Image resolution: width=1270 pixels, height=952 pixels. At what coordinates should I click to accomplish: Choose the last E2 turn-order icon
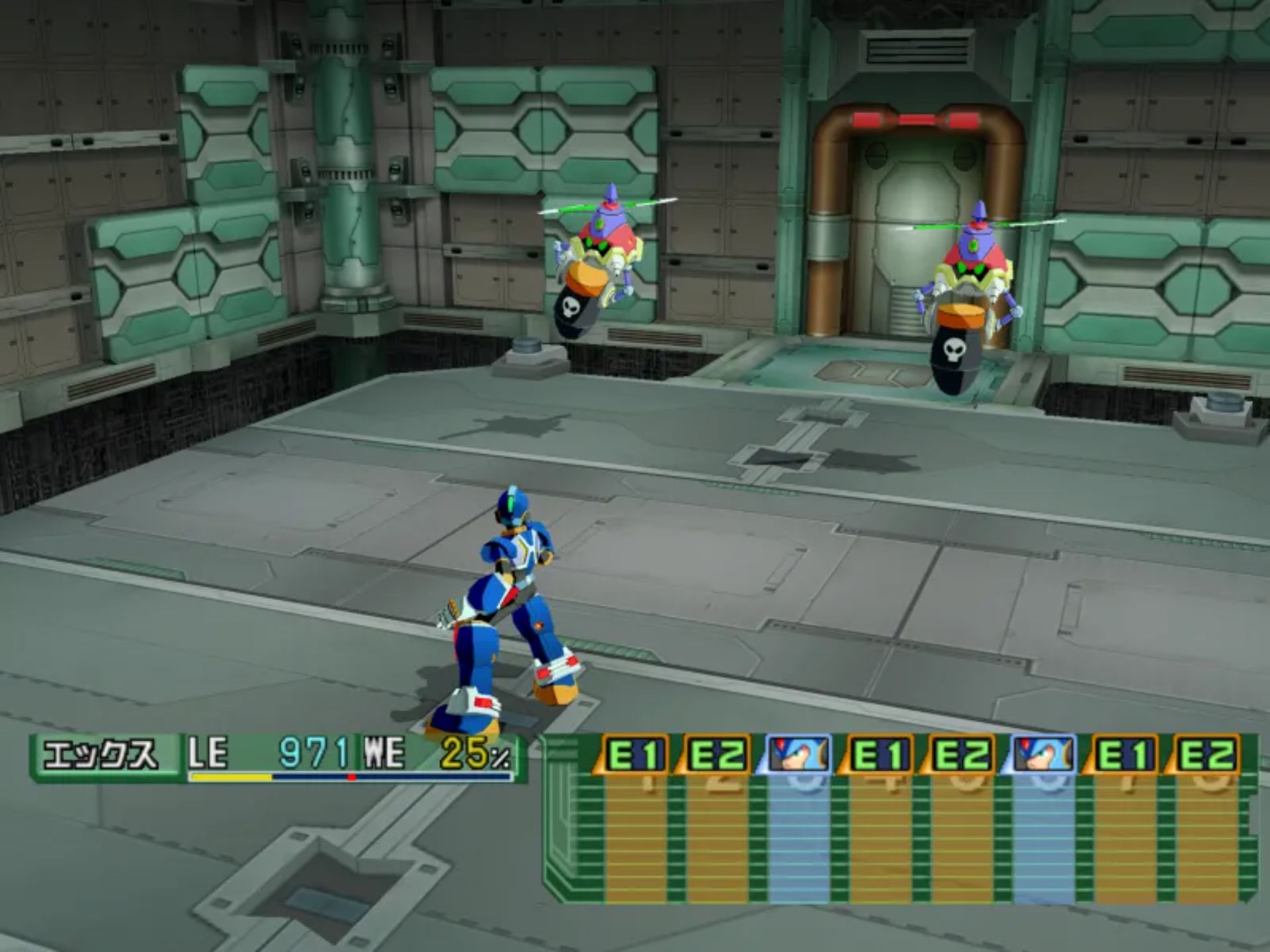pyautogui.click(x=1205, y=755)
